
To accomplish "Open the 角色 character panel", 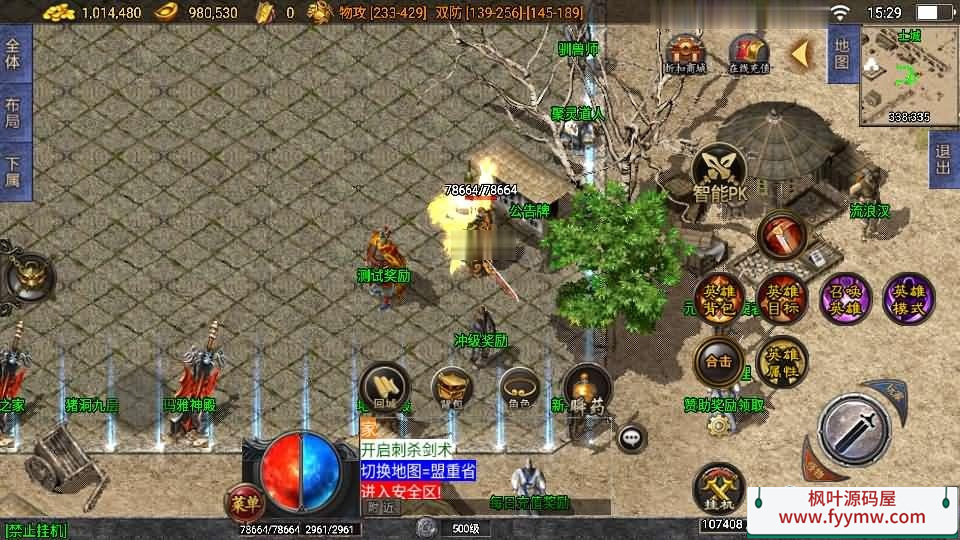I will click(x=519, y=388).
